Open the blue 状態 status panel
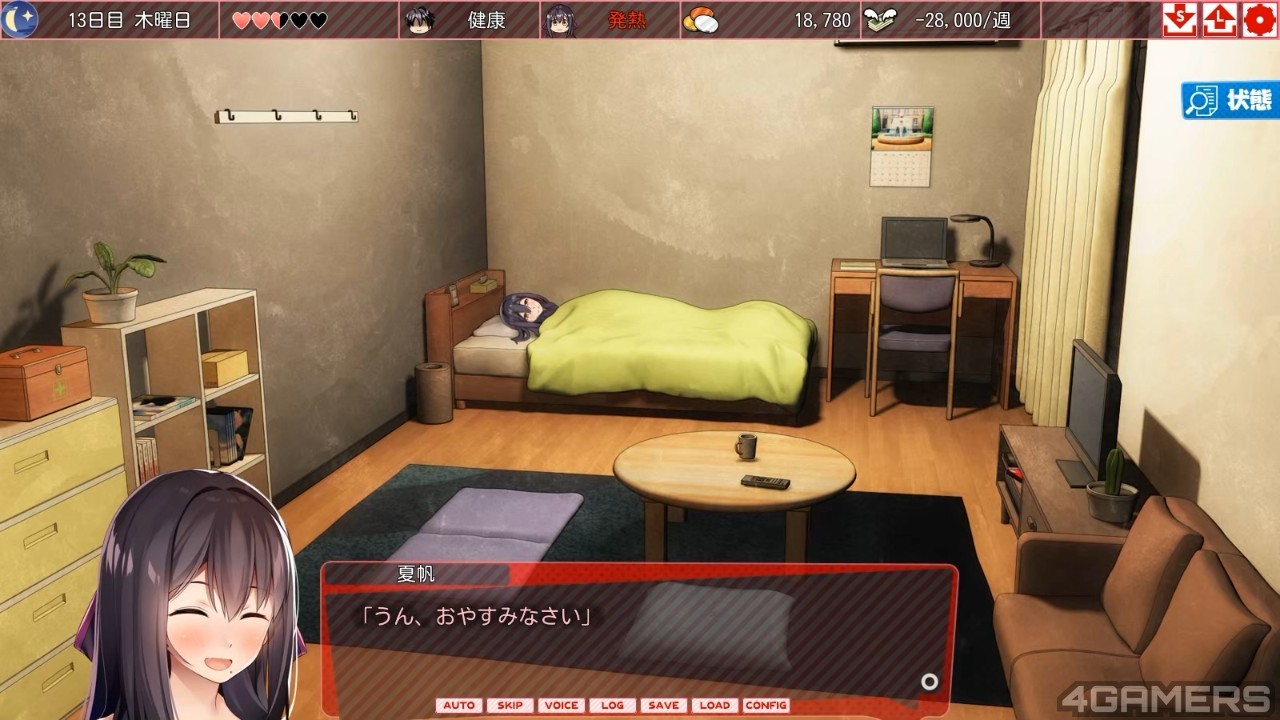The height and width of the screenshot is (720, 1280). coord(1231,100)
